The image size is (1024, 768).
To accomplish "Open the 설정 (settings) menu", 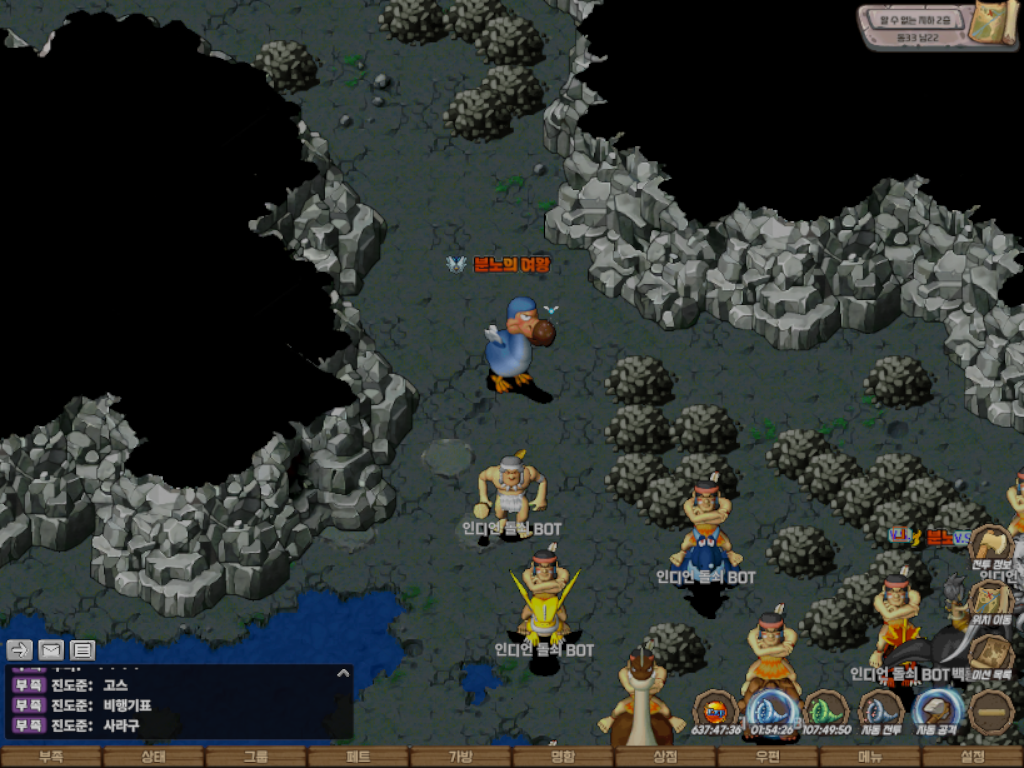I will (x=972, y=757).
